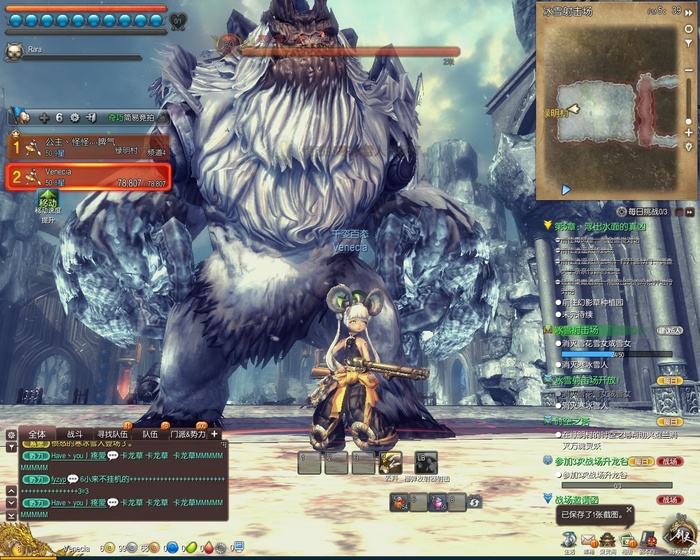Select the 寻找队伍 chat tab
Image resolution: width=700 pixels, height=560 pixels.
[x=113, y=434]
